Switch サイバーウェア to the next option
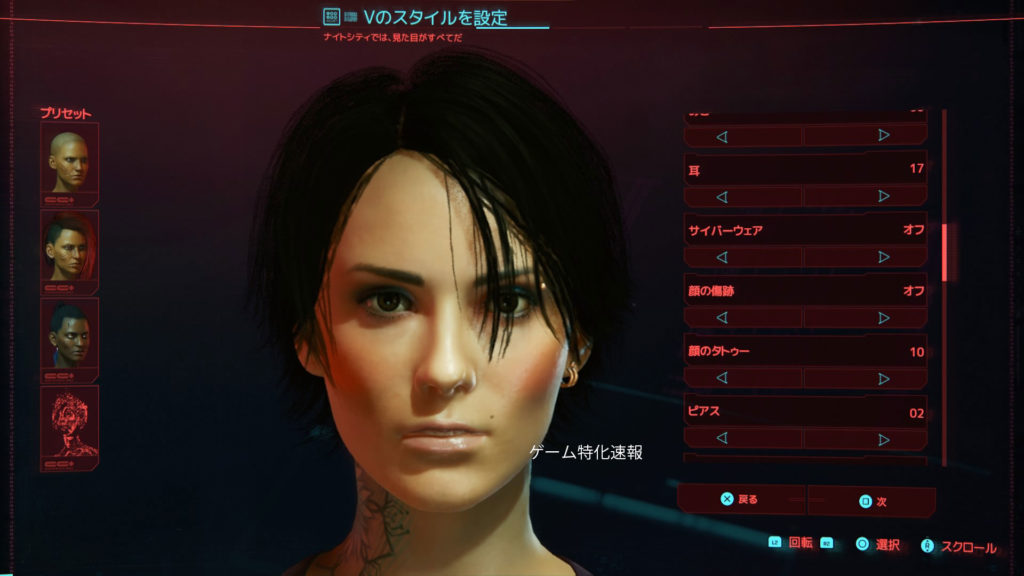Viewport: 1024px width, 576px height. [x=883, y=257]
